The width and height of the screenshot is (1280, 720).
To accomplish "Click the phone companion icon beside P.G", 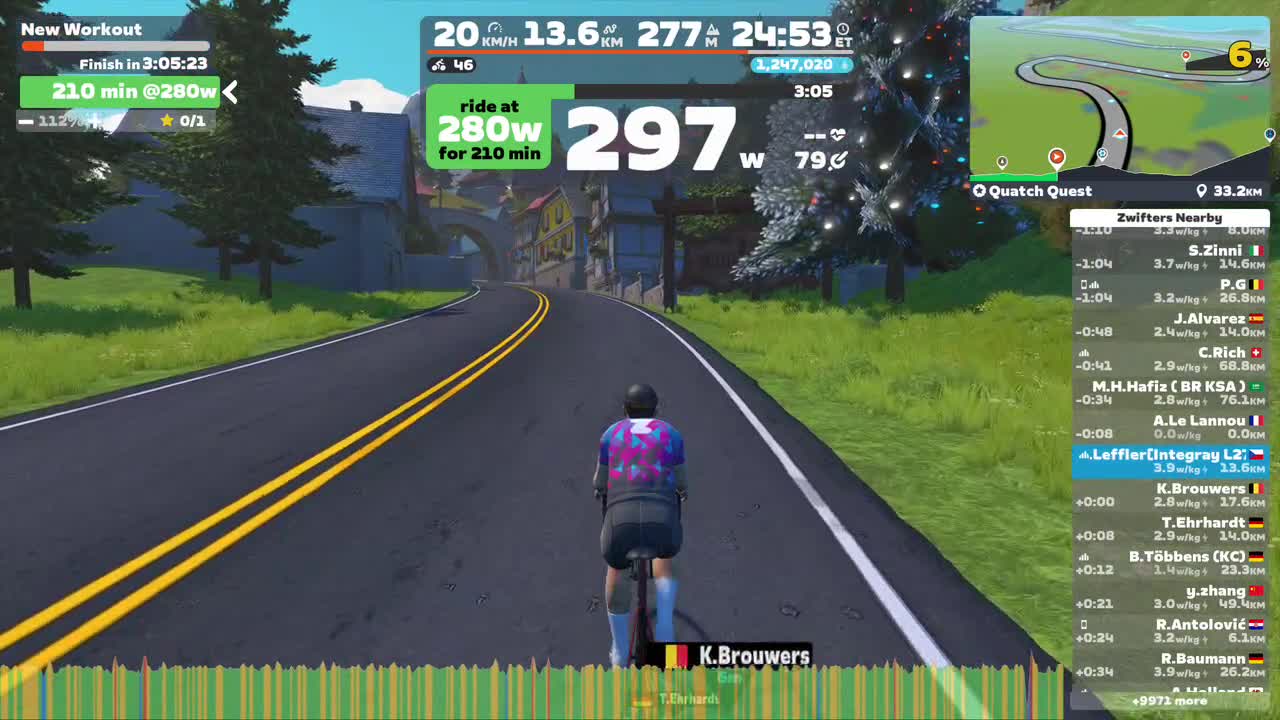I will 1086,285.
